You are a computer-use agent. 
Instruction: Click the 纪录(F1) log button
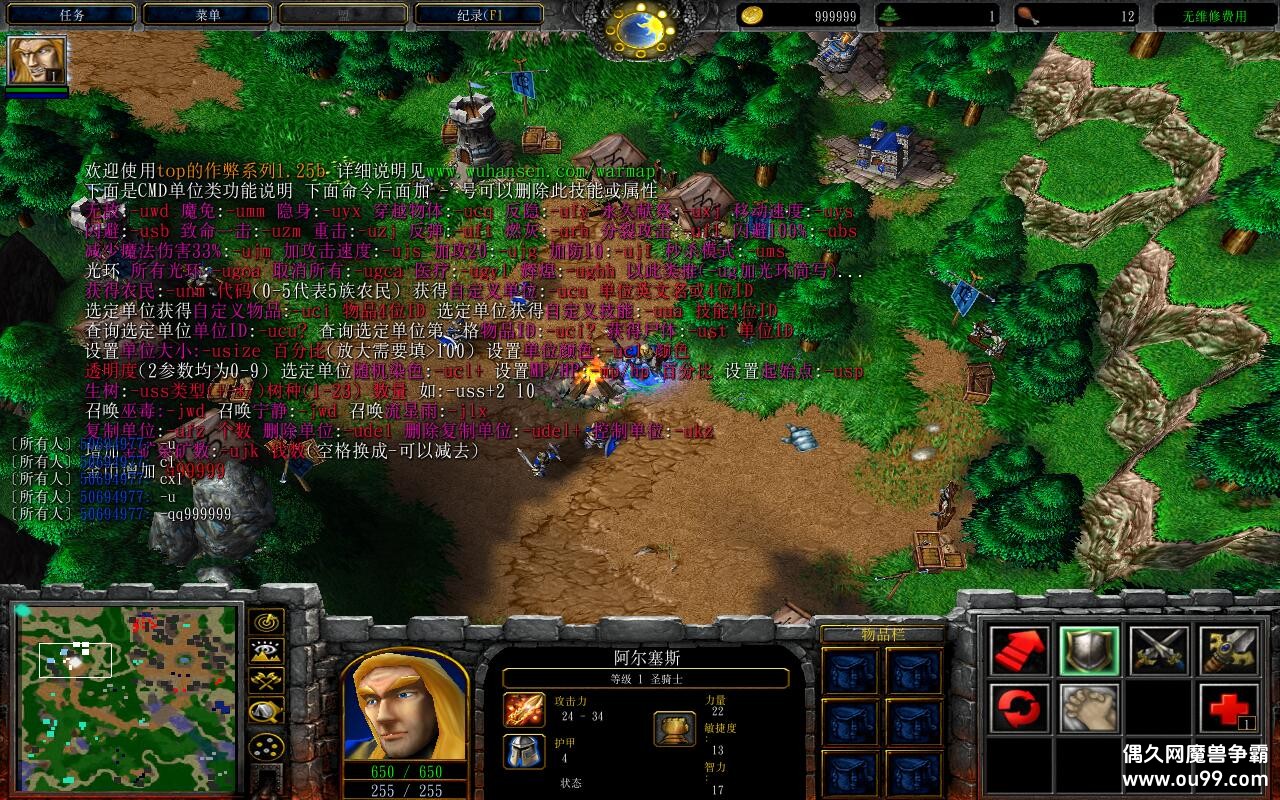click(480, 14)
